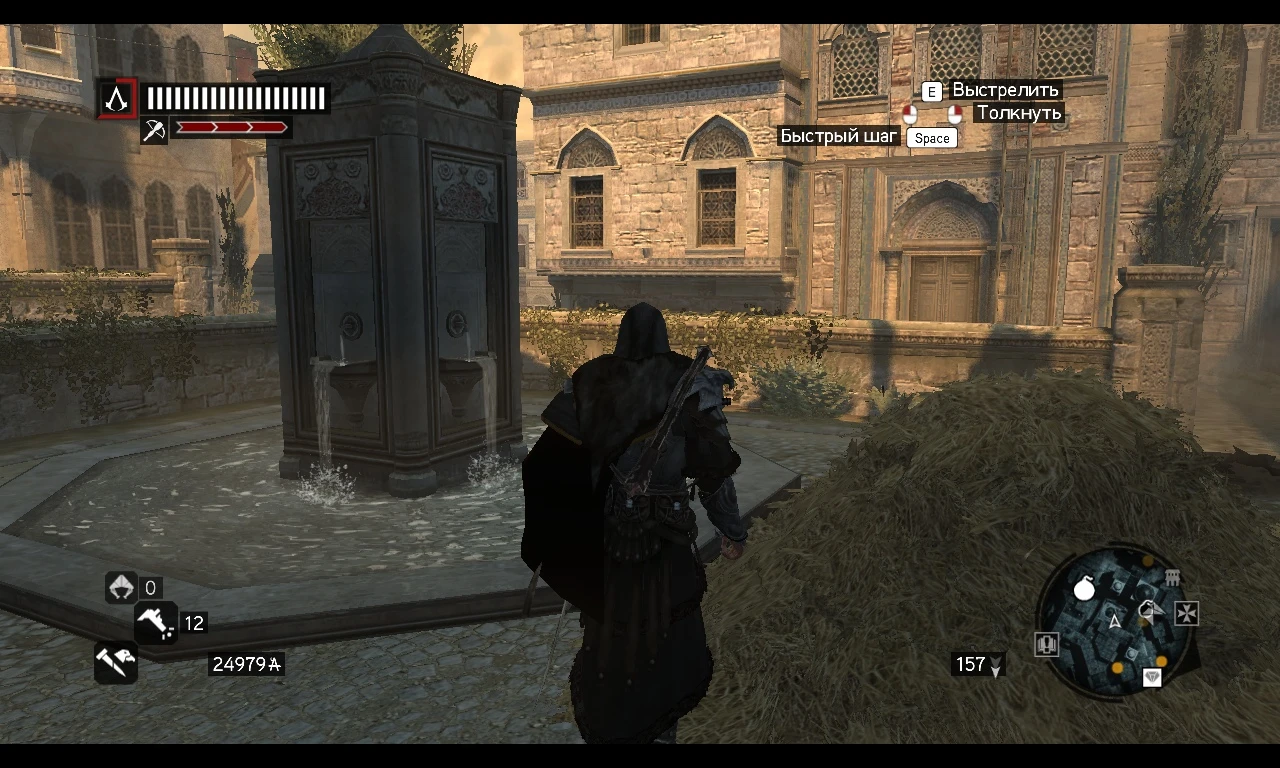Click the money counter showing 24979

246,663
